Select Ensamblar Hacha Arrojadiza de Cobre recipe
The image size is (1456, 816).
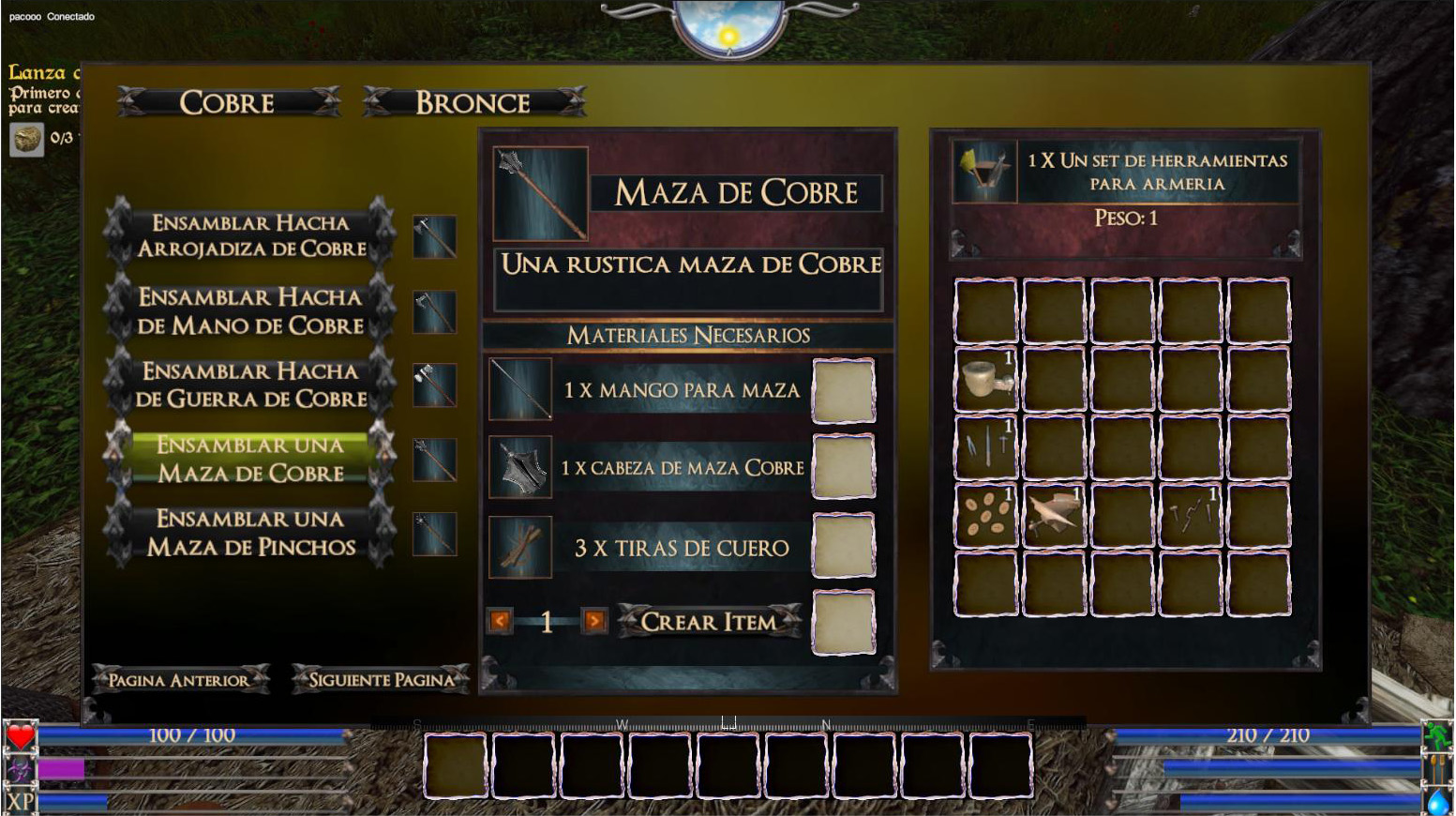(x=250, y=235)
